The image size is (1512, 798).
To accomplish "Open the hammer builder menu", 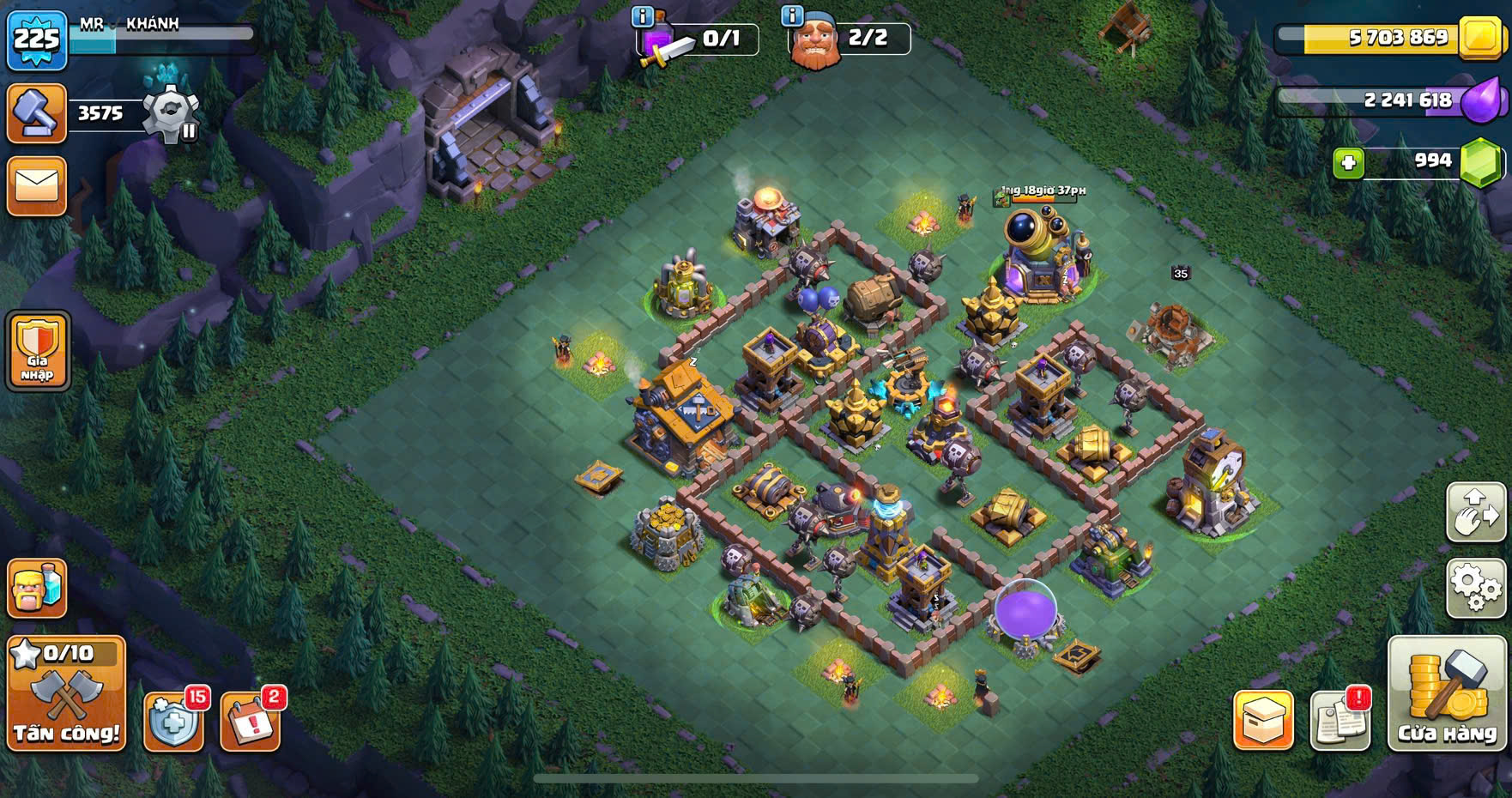I will click(36, 112).
